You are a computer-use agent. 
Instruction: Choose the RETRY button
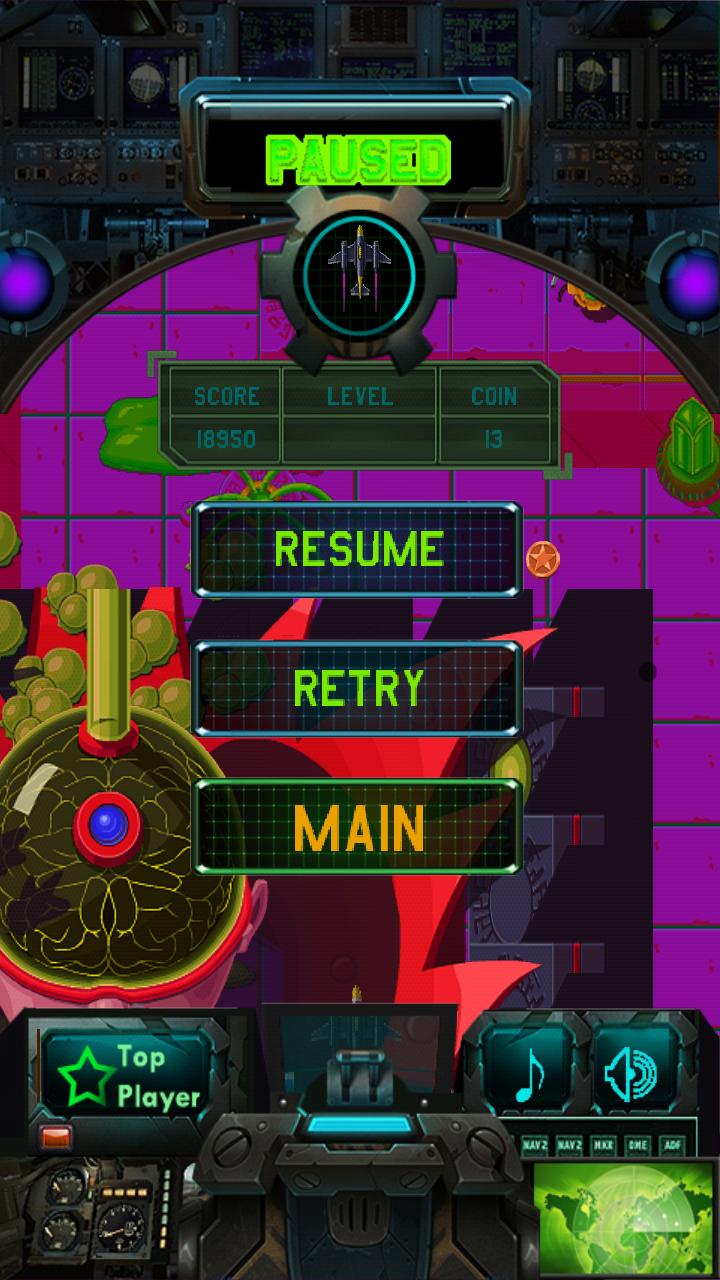pos(357,688)
